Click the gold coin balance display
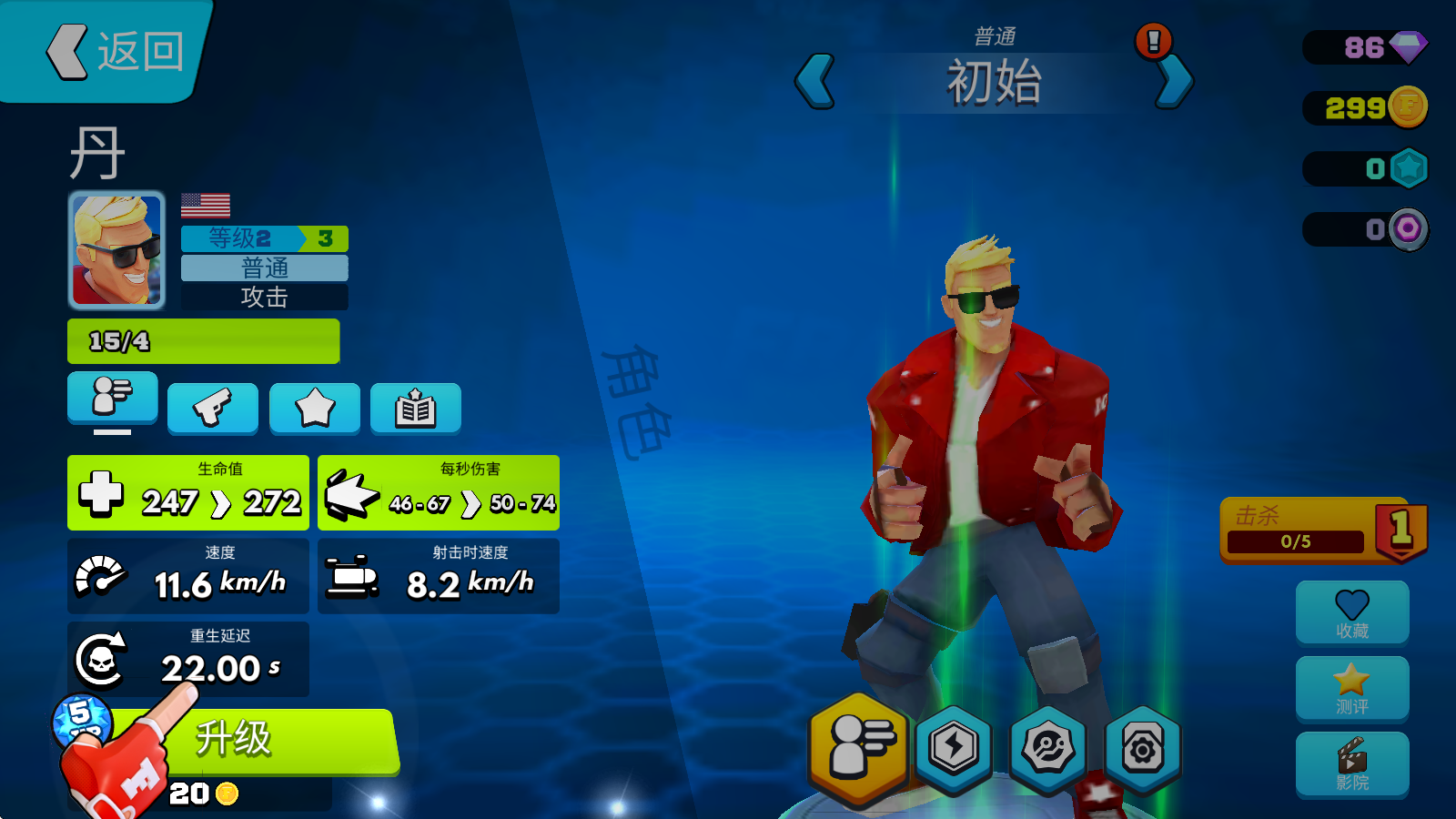1456x819 pixels. point(1363,106)
